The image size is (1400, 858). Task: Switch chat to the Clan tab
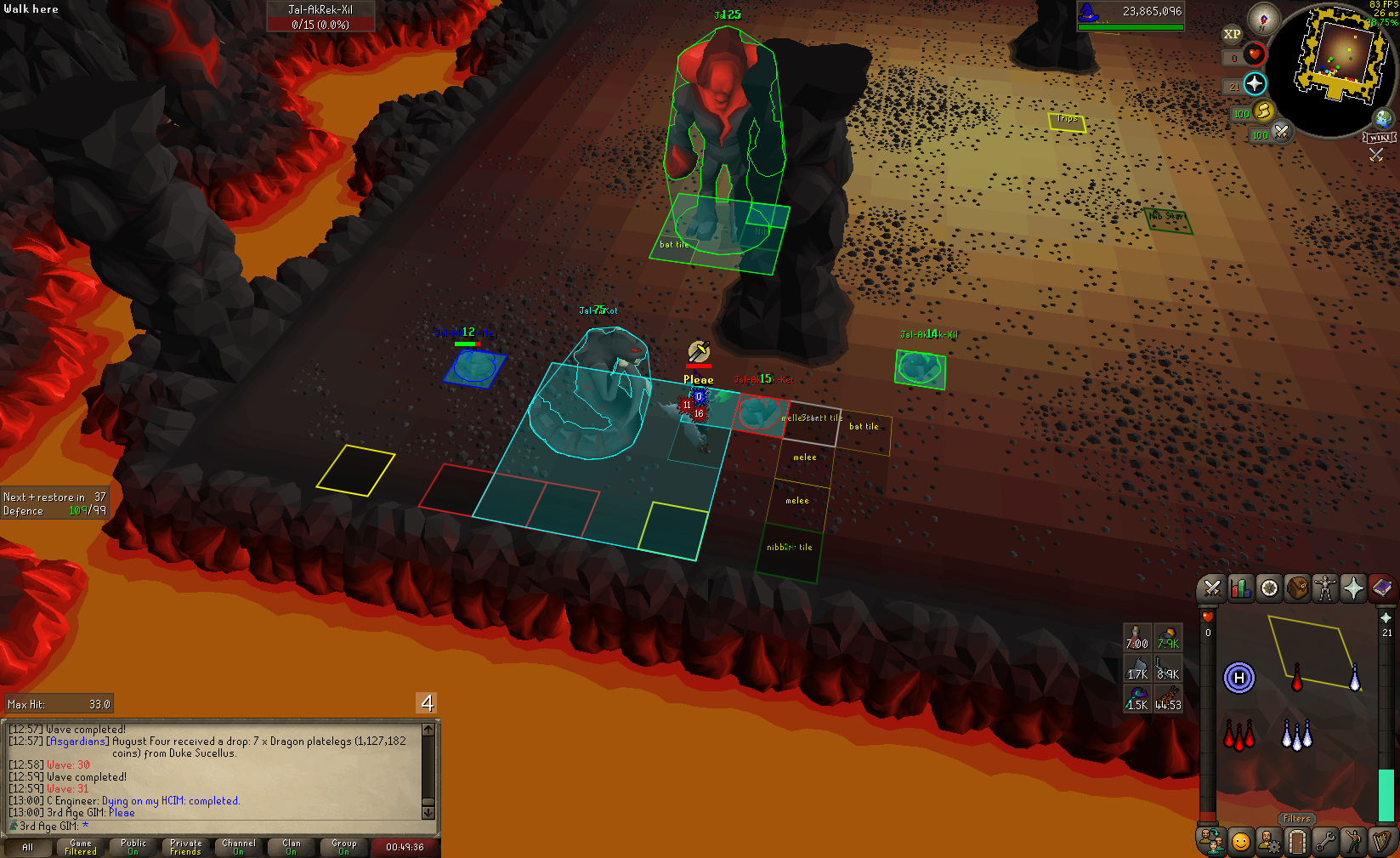pyautogui.click(x=292, y=847)
